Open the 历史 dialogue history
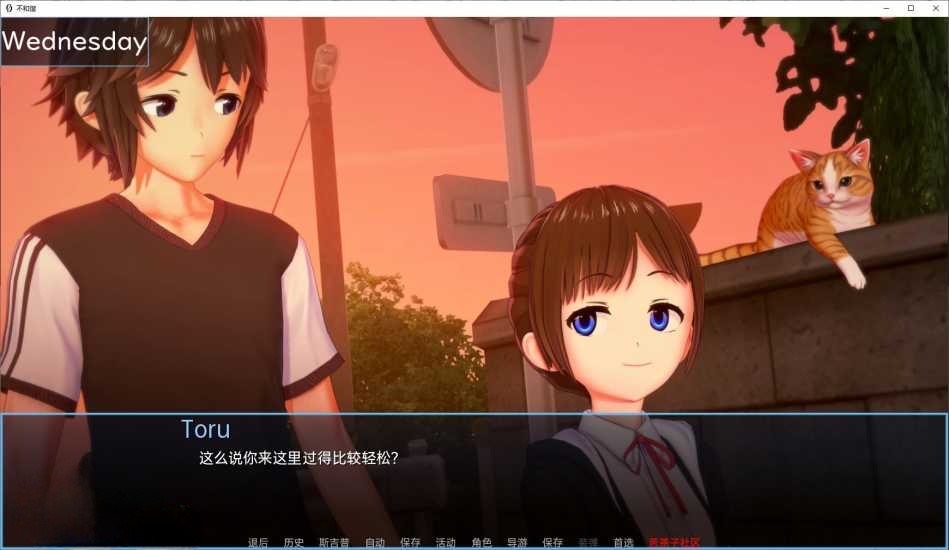Viewport: 949px width, 550px height. pyautogui.click(x=293, y=543)
